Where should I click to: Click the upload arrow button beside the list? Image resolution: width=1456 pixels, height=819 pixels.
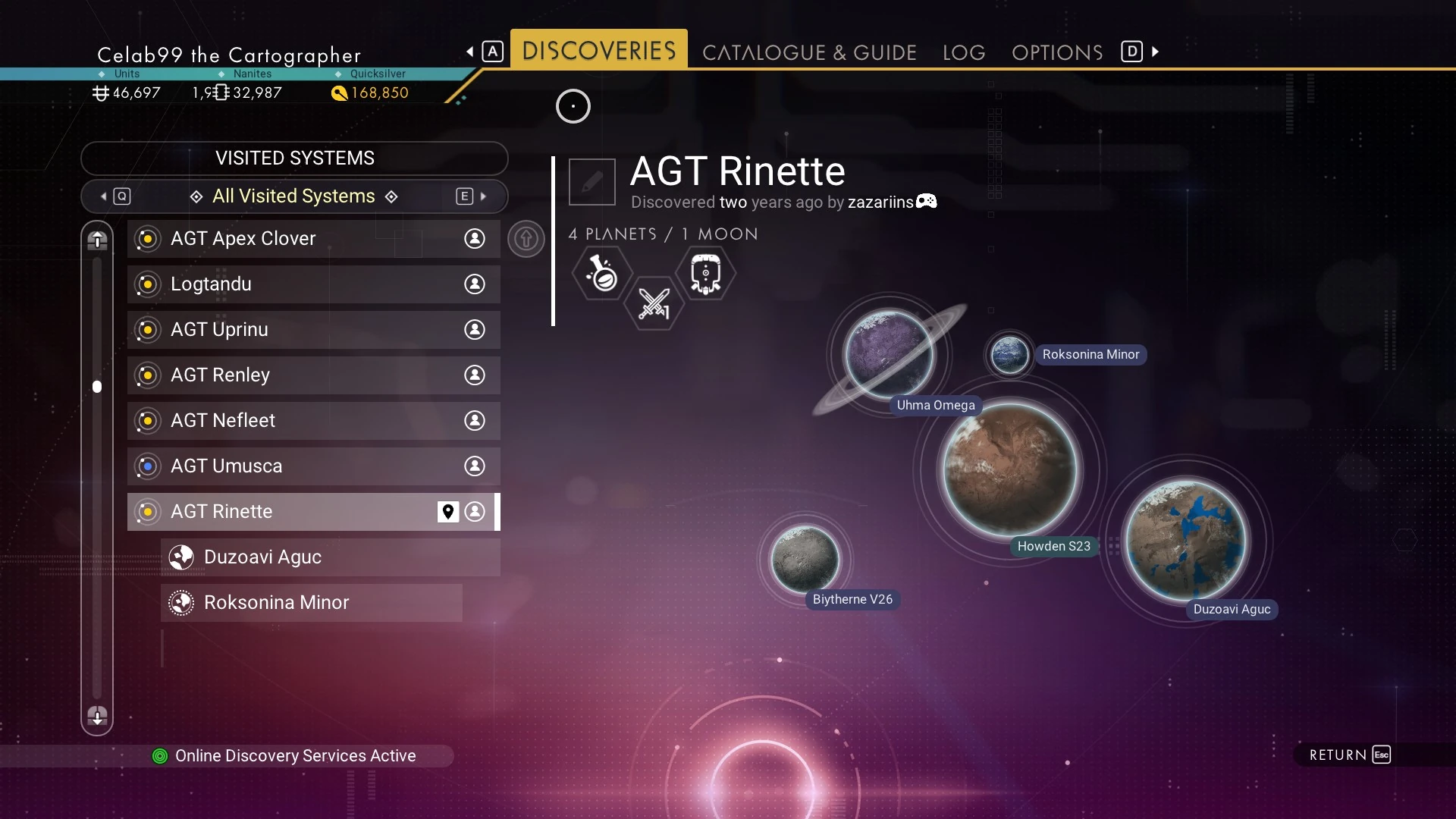526,239
